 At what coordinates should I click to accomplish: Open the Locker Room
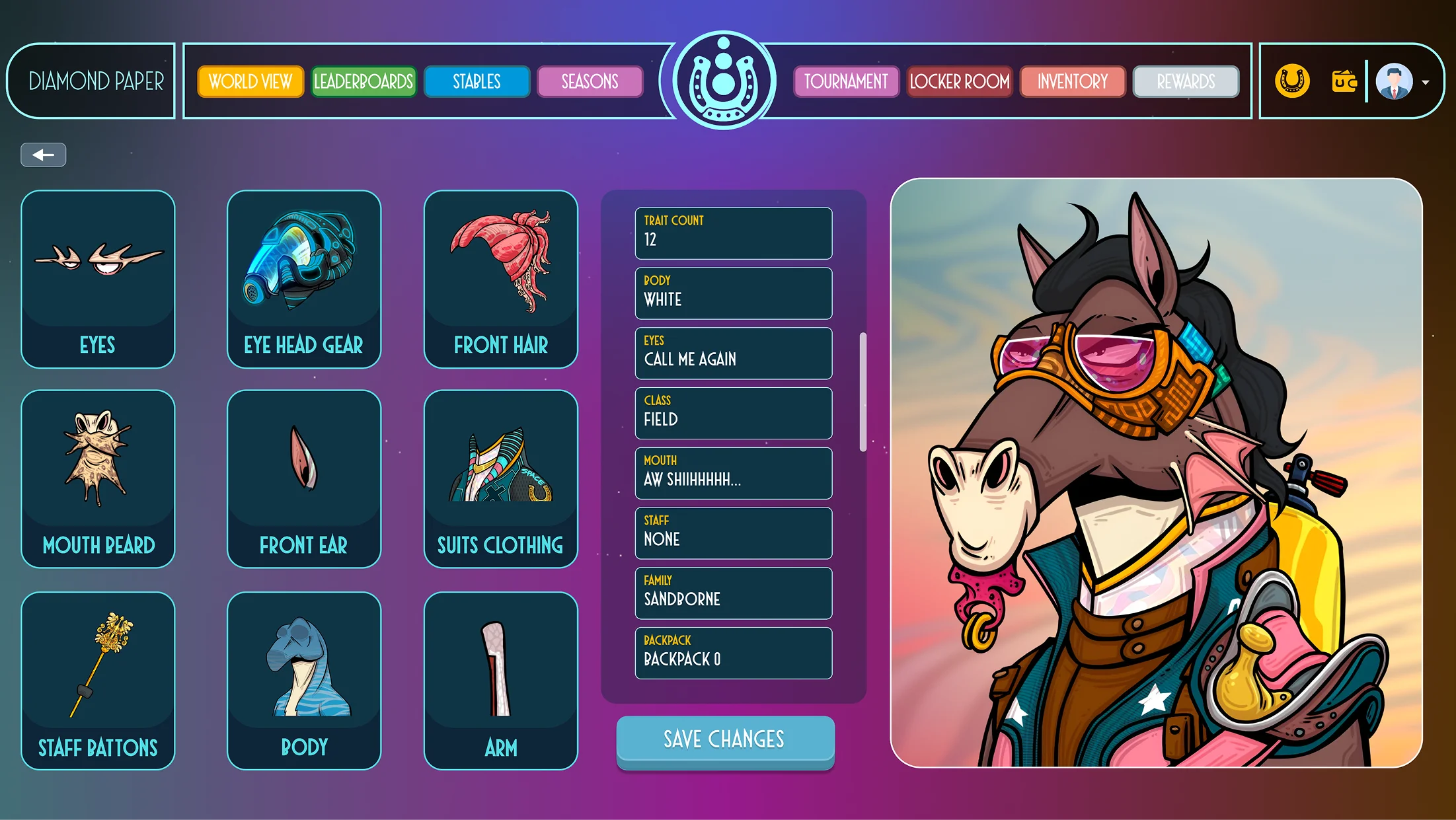click(x=959, y=82)
